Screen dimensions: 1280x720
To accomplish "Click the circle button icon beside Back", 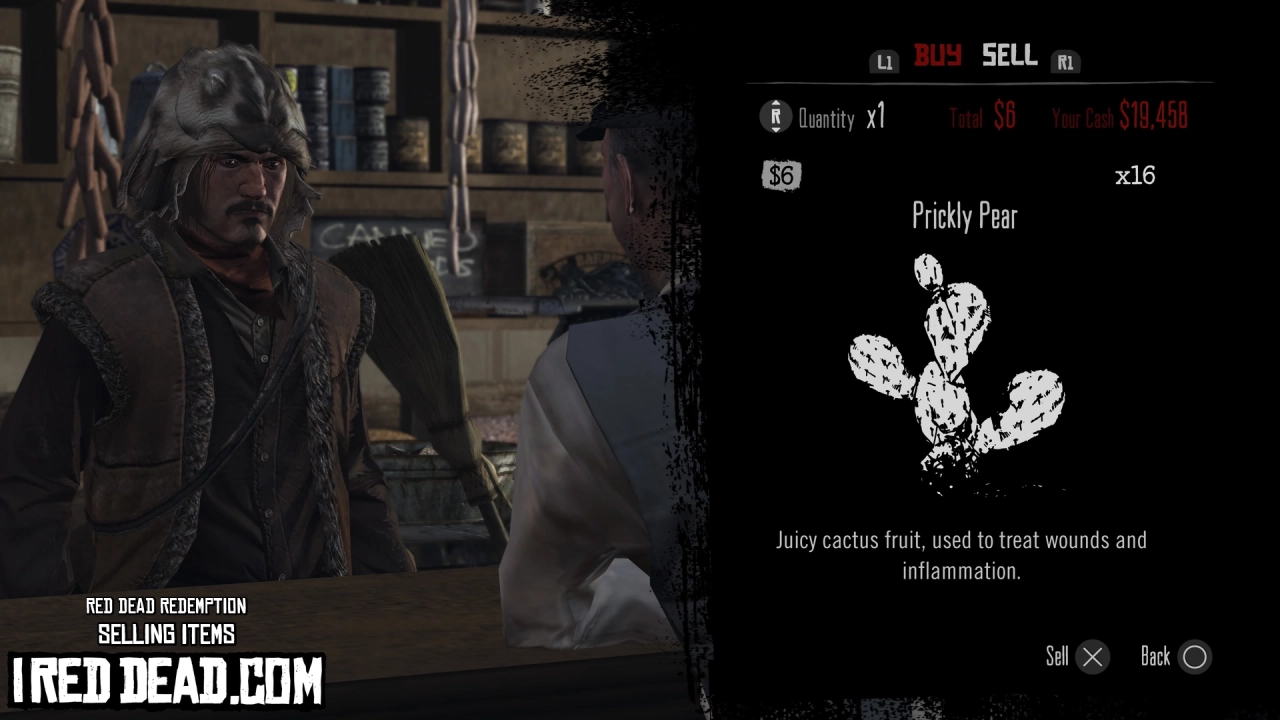I will pos(1195,657).
